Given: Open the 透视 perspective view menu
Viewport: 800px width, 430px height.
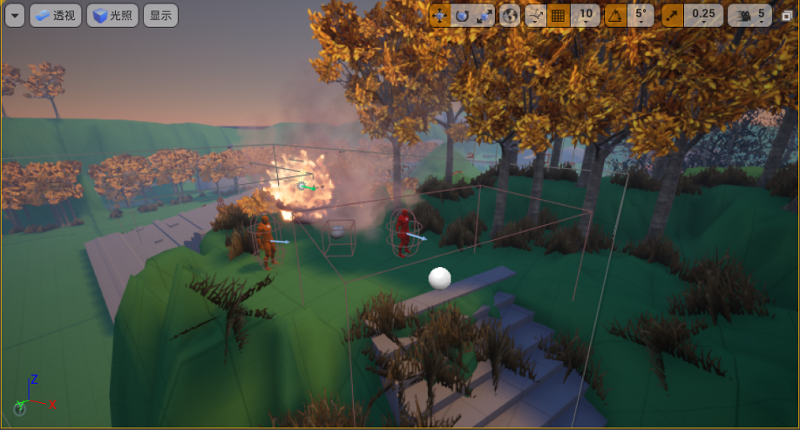Looking at the screenshot, I should tap(55, 15).
